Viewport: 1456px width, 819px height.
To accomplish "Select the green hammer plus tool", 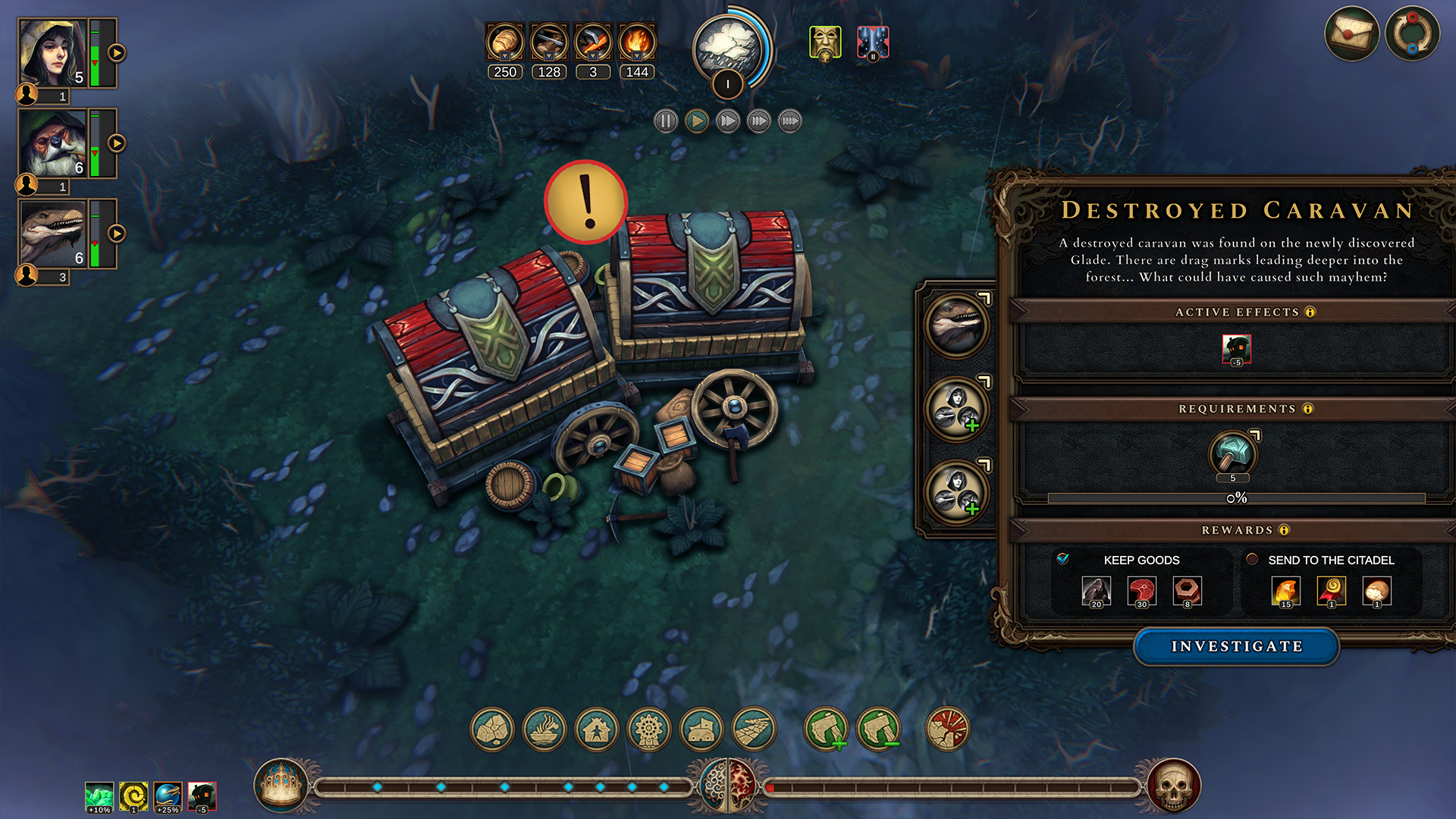I will [x=826, y=730].
